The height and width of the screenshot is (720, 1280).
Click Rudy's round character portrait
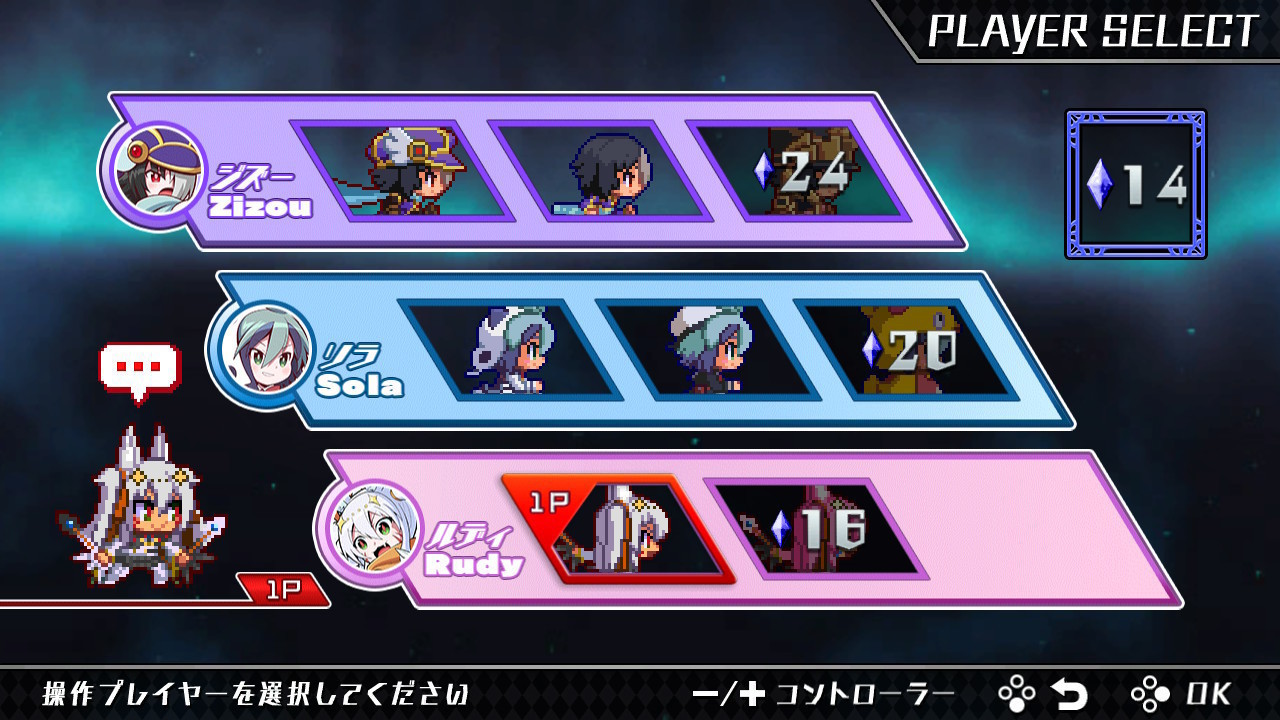369,532
